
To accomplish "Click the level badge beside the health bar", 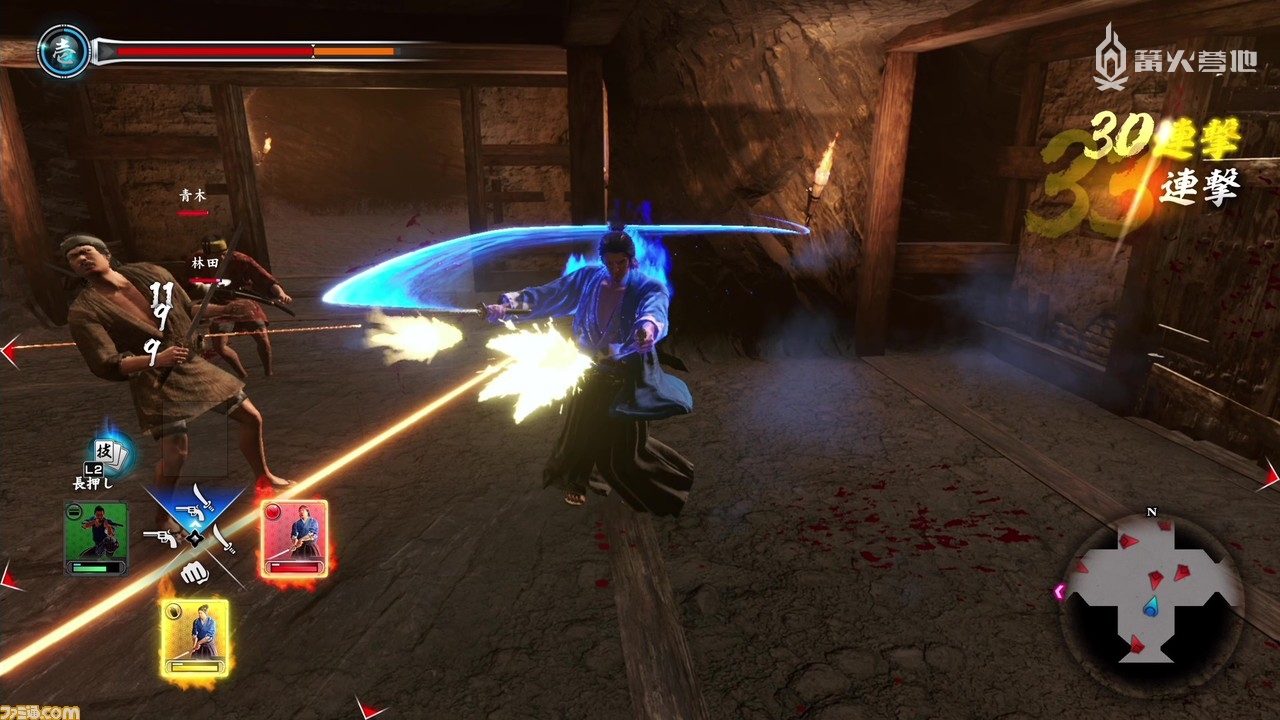I will click(62, 51).
